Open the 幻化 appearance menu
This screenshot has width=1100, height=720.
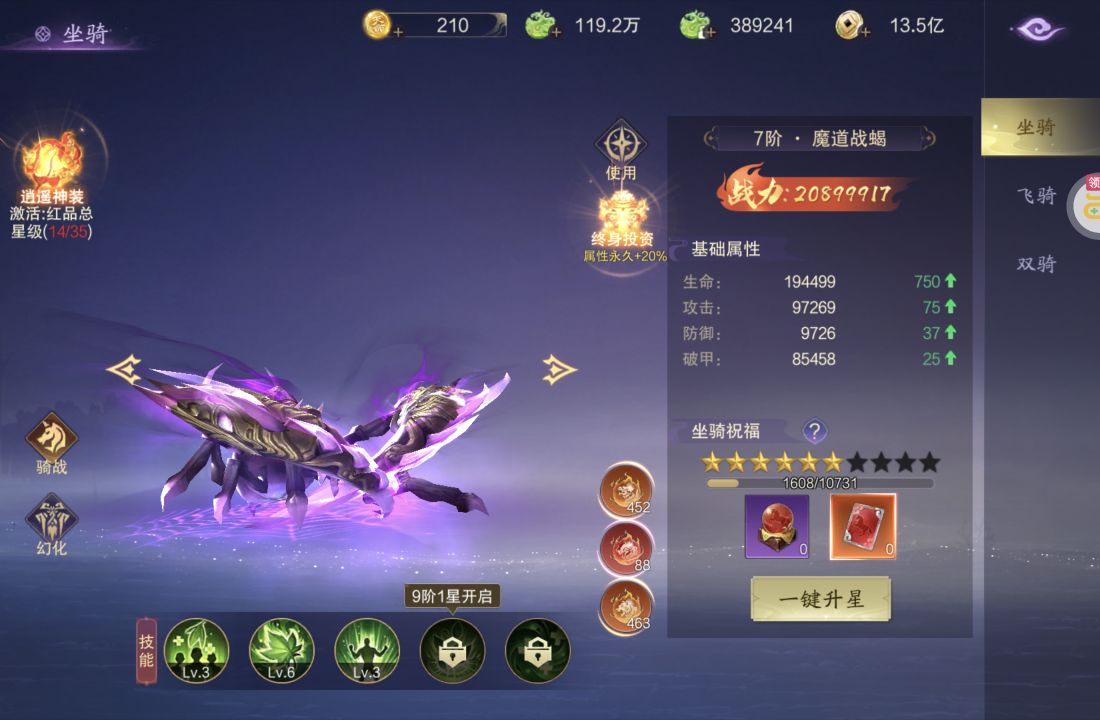pyautogui.click(x=52, y=521)
